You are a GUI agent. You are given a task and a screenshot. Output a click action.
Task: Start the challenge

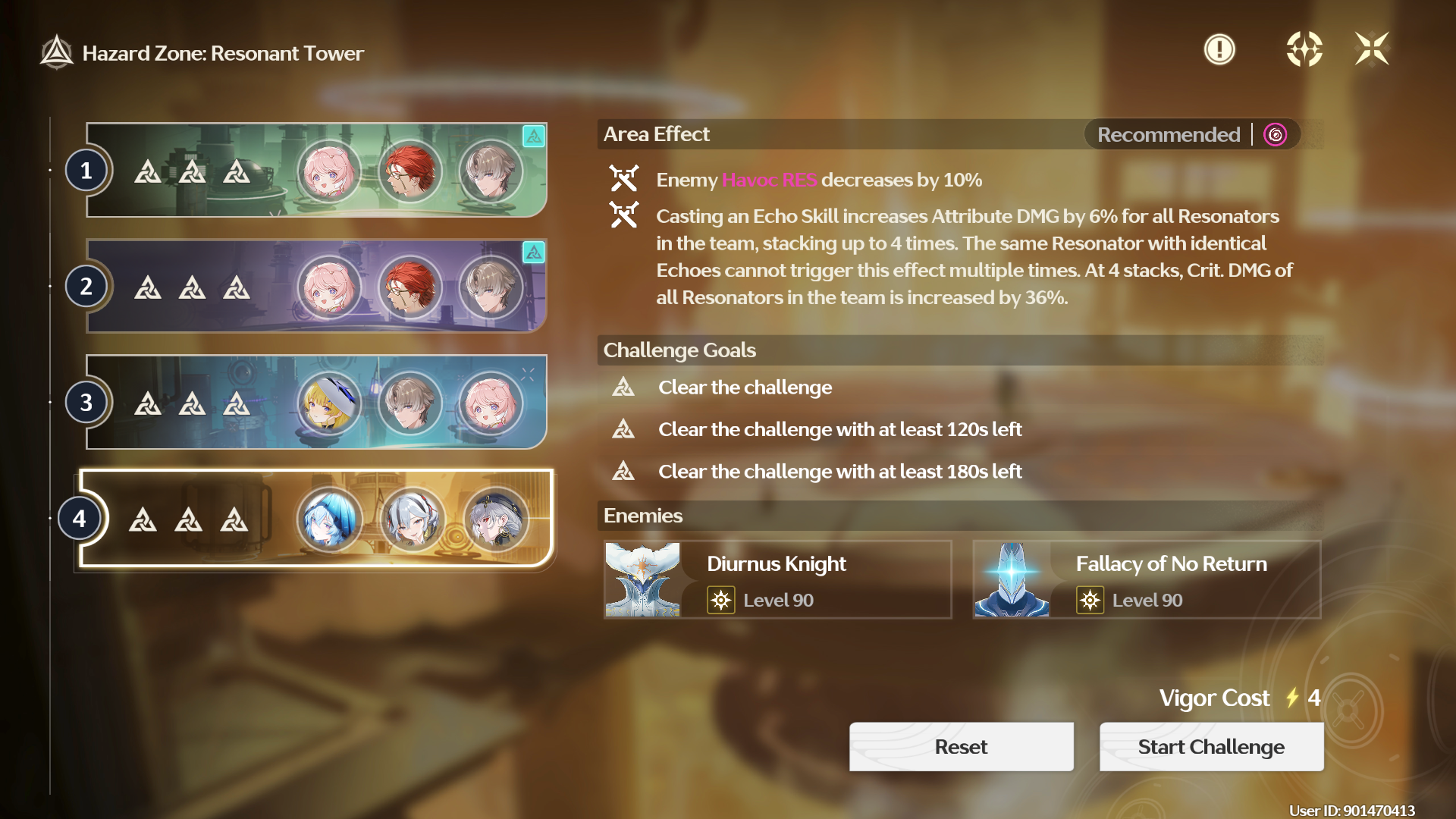coord(1211,747)
